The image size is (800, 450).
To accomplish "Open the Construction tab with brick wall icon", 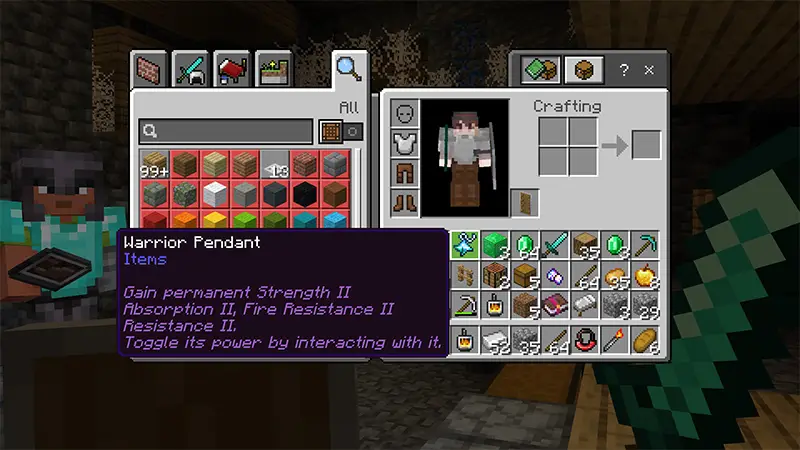I will [149, 71].
